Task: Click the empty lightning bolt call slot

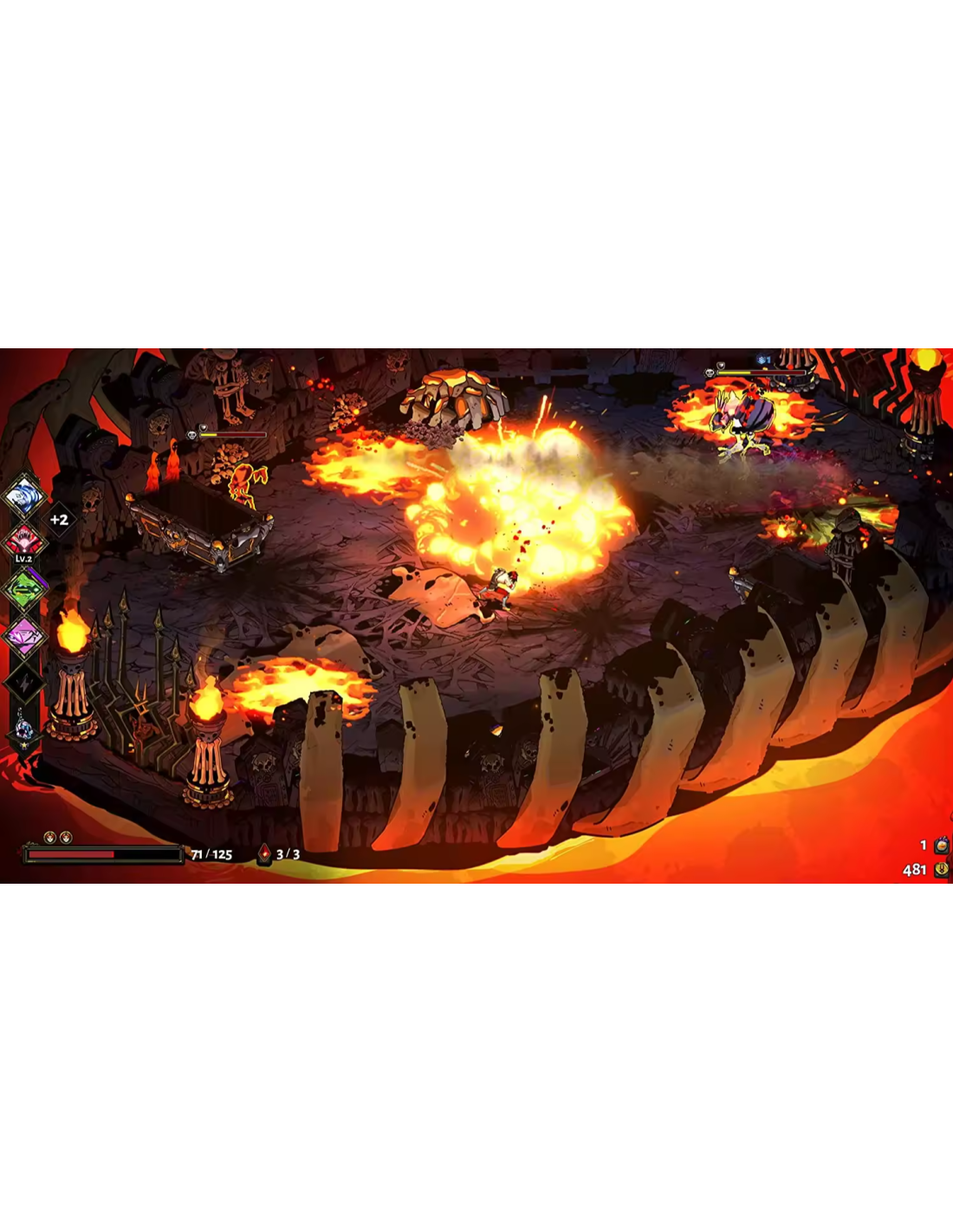Action: (x=24, y=684)
